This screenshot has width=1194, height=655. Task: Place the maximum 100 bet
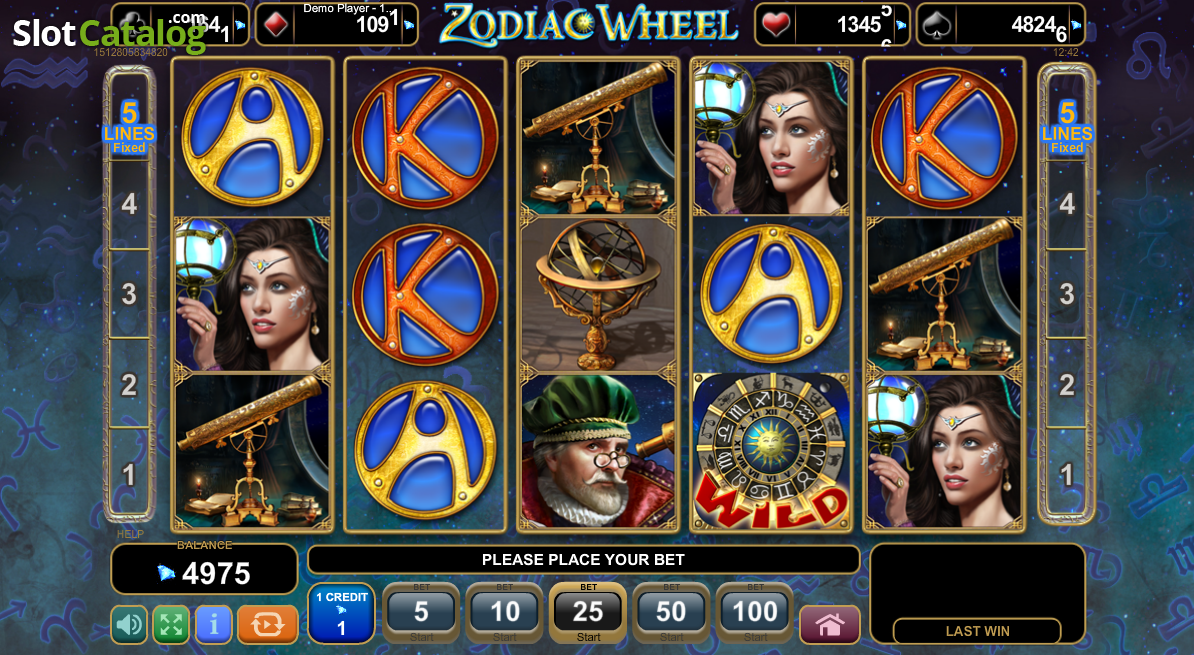click(755, 613)
